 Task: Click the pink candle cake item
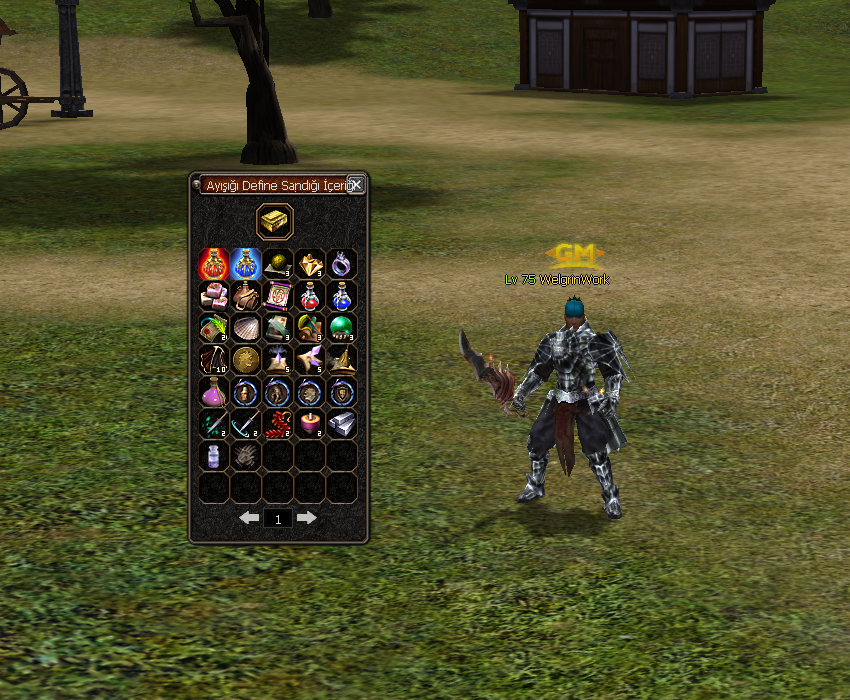[310, 424]
